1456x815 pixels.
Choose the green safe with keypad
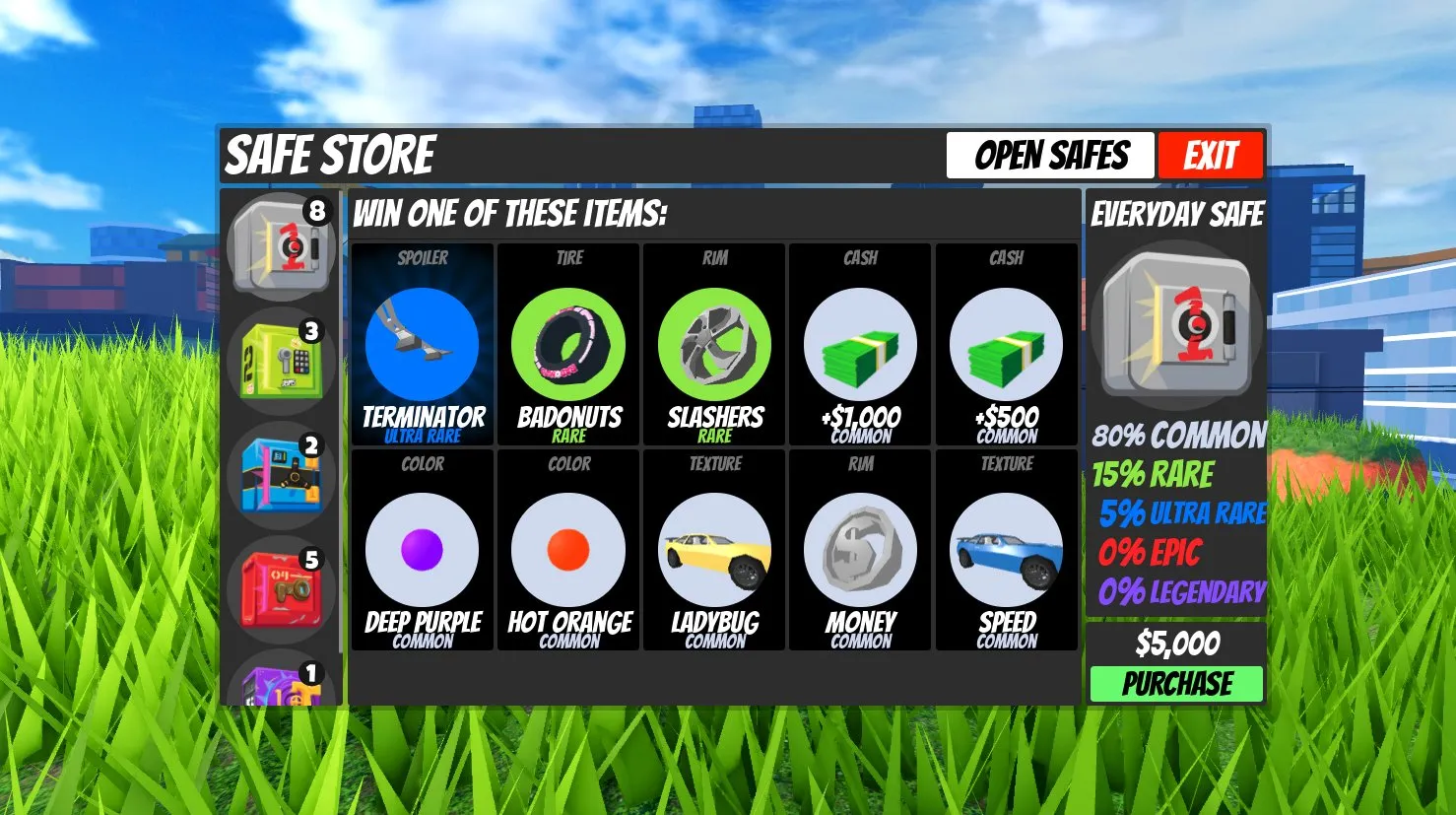tap(282, 362)
